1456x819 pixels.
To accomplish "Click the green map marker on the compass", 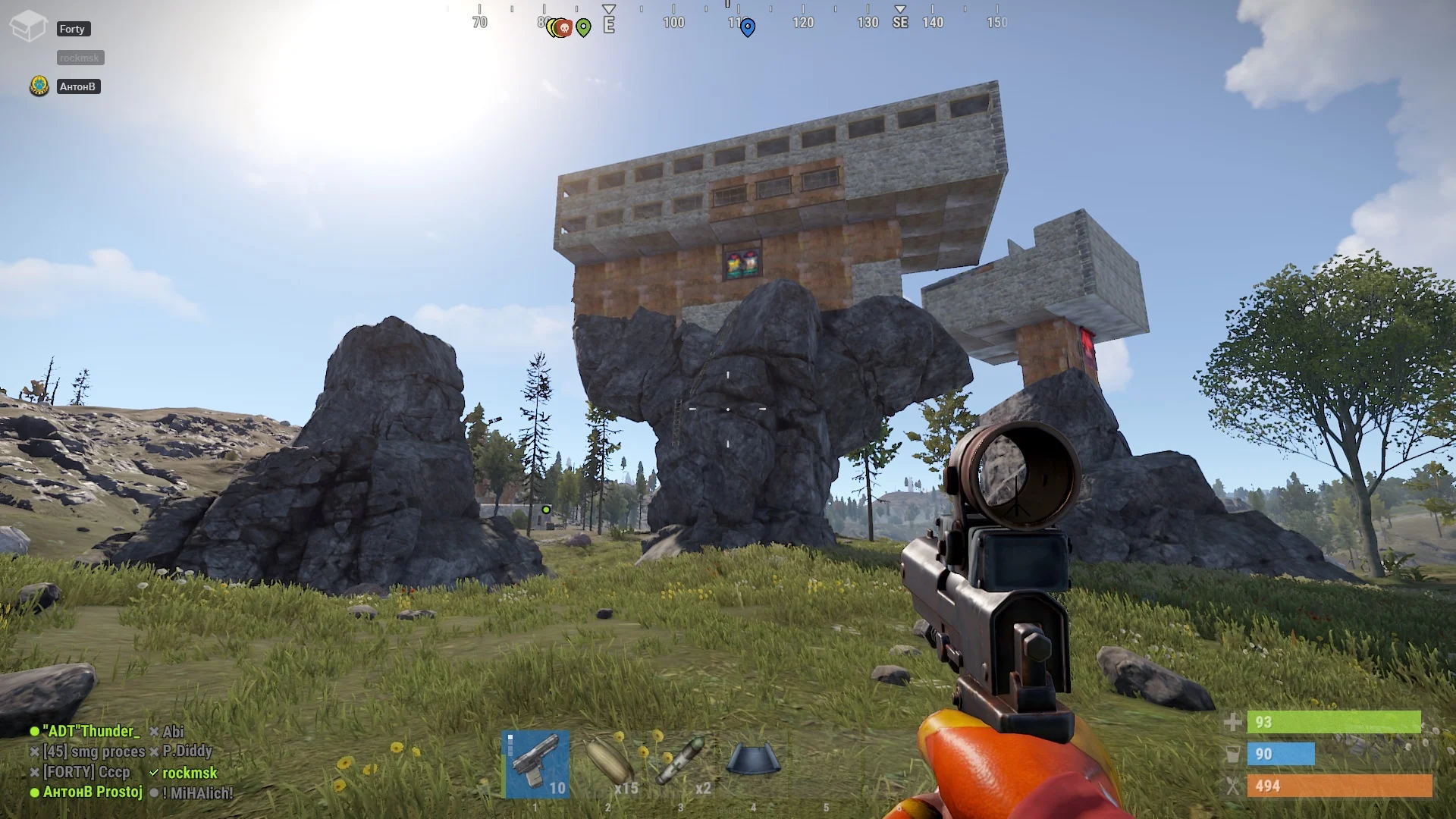I will (x=583, y=28).
